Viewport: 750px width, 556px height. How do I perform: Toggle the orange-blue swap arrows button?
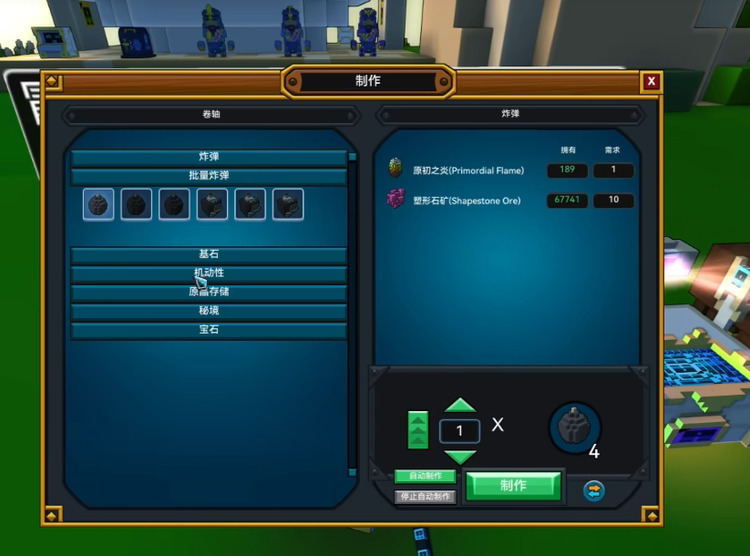click(x=594, y=490)
